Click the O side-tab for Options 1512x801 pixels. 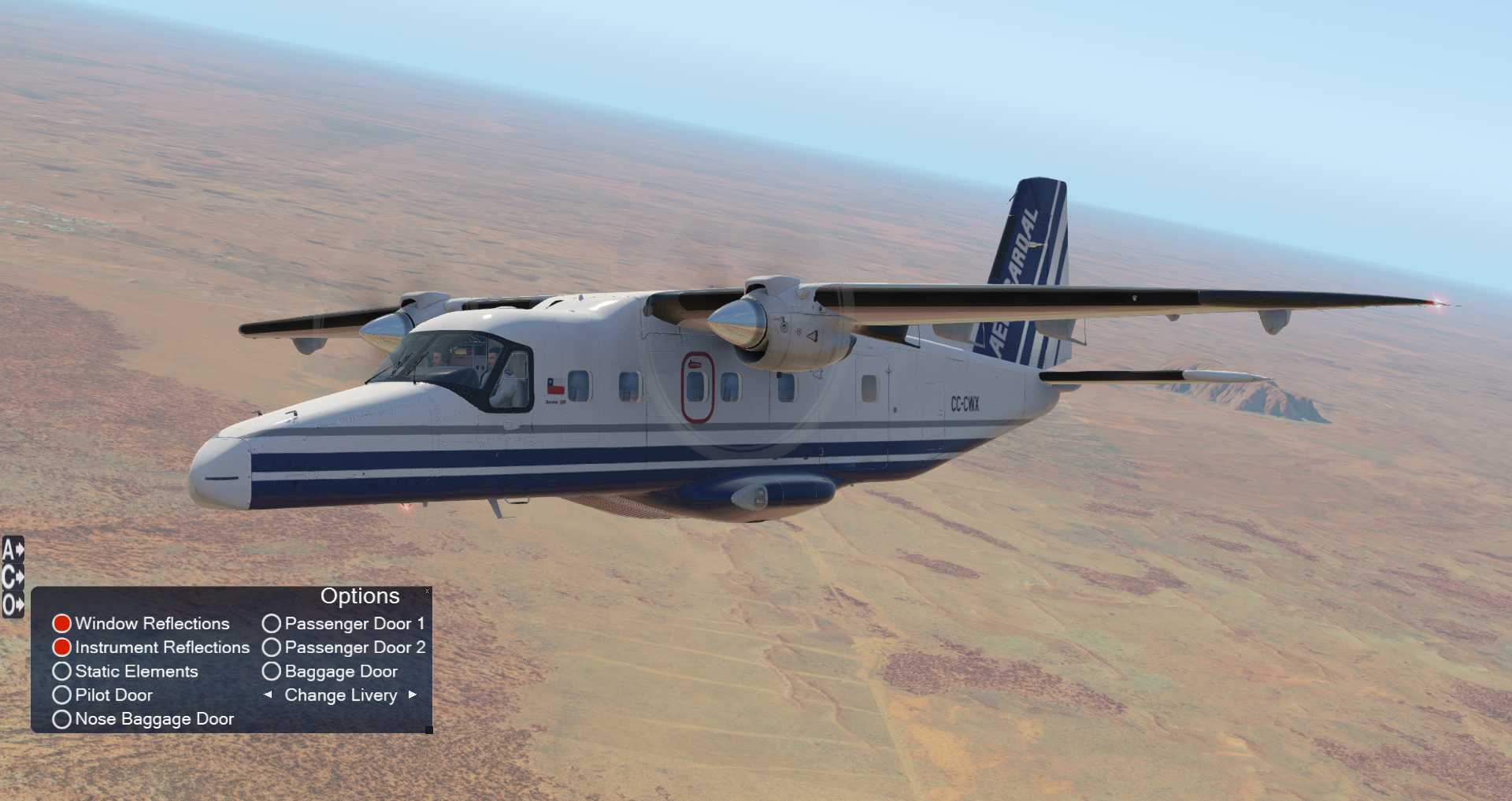[13, 605]
